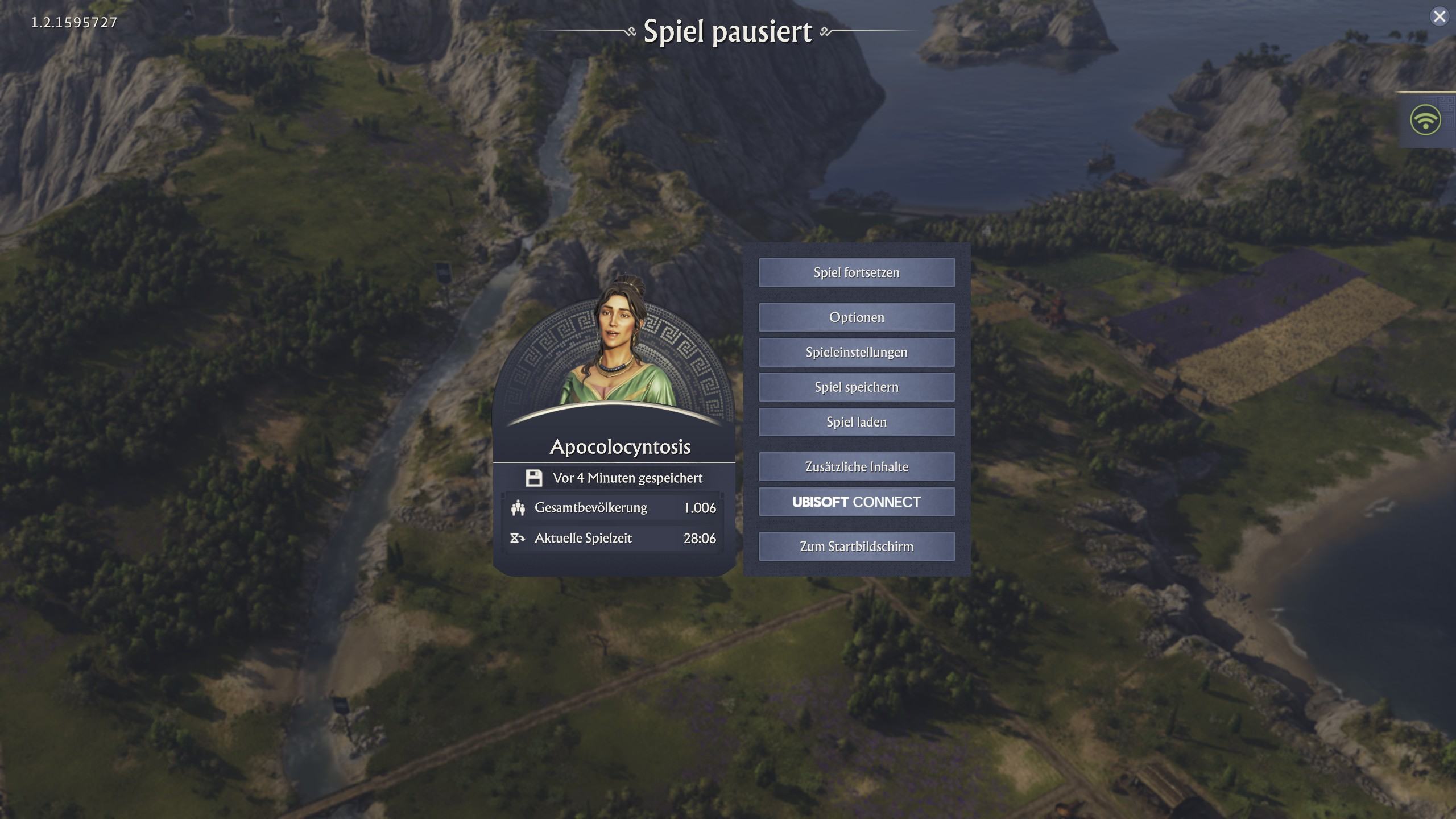Select Spiel laden
Screen dimensions: 1456x819
click(857, 422)
